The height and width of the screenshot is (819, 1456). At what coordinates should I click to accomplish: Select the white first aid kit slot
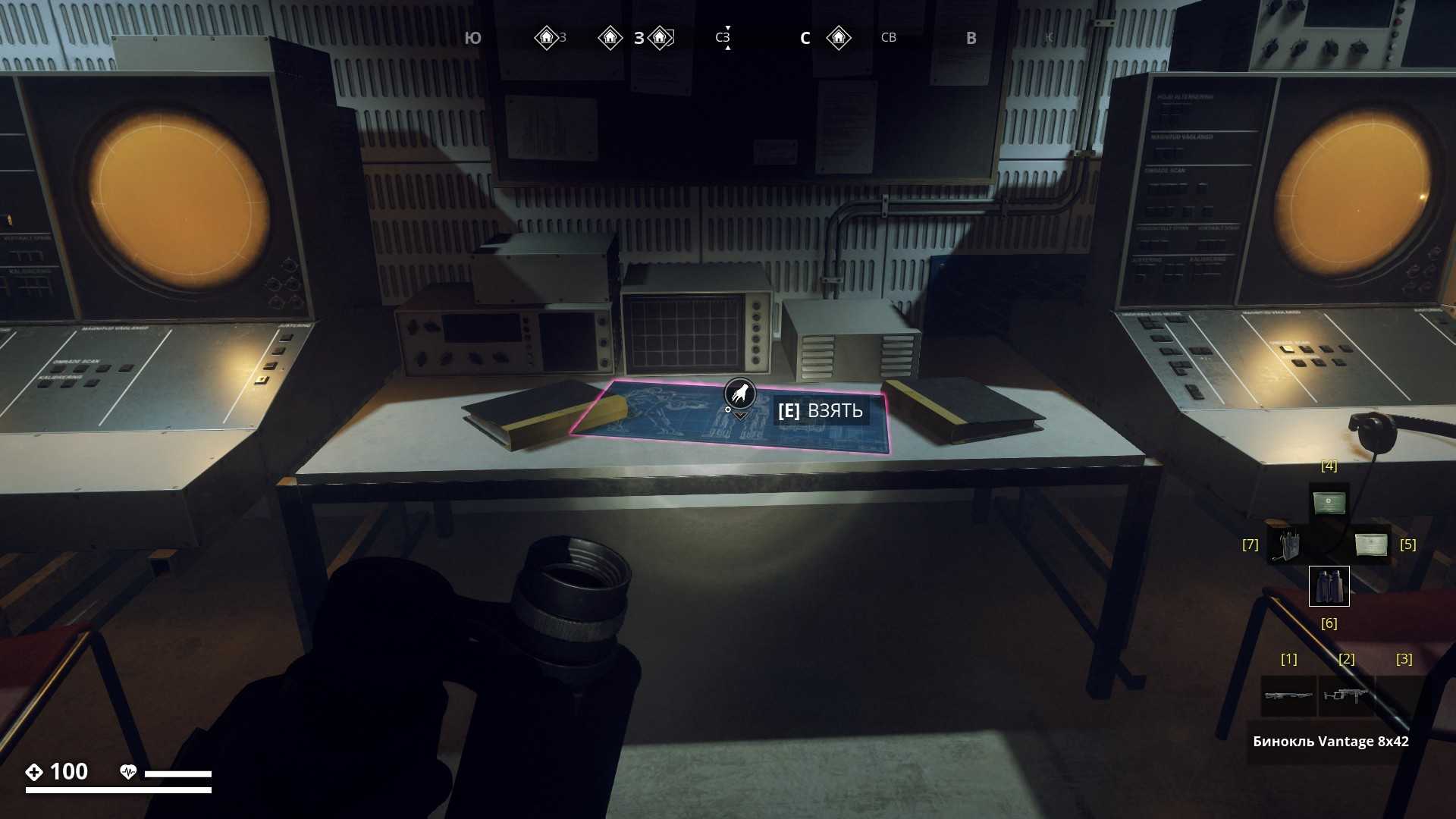(x=1371, y=544)
